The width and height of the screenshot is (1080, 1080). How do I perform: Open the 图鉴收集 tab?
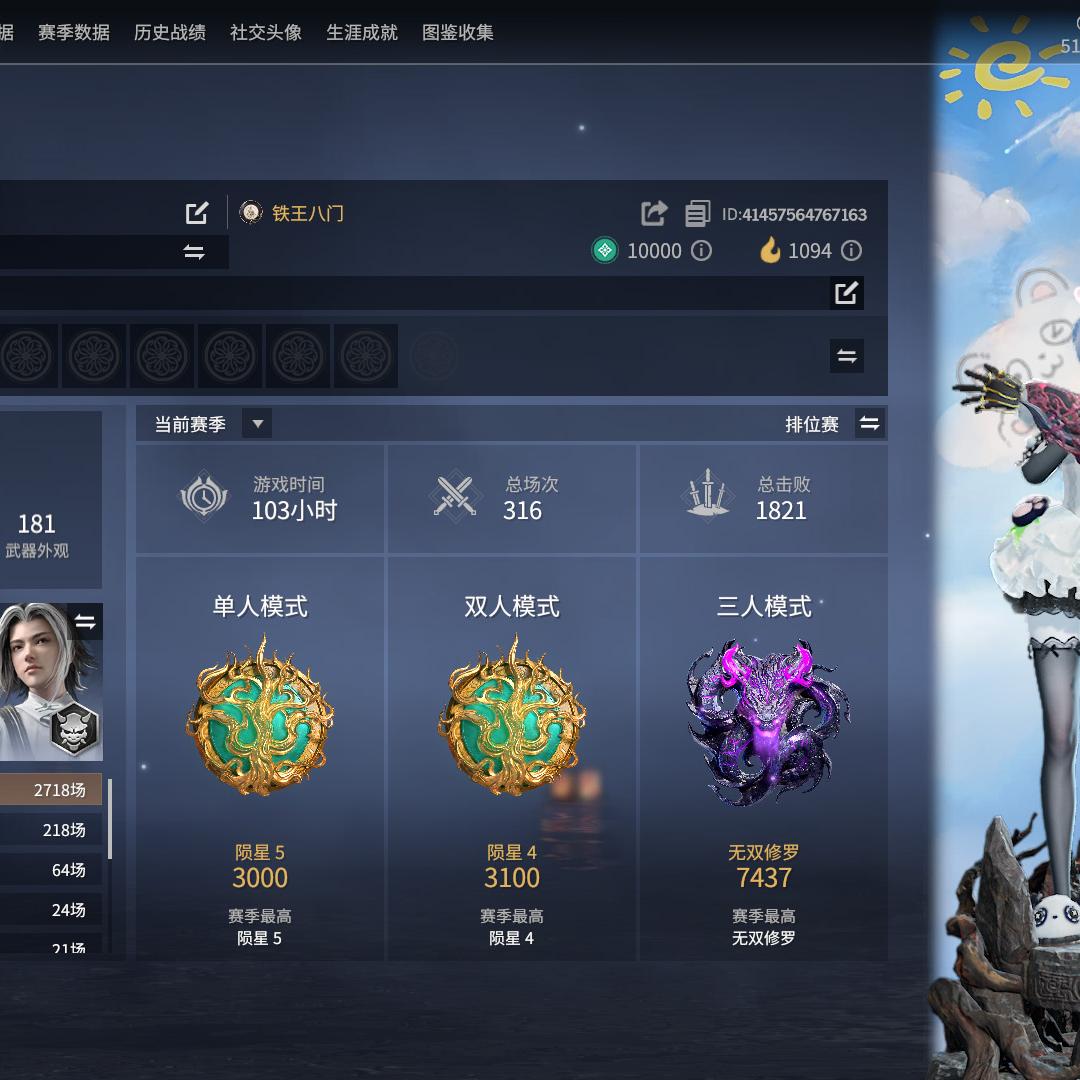(458, 32)
